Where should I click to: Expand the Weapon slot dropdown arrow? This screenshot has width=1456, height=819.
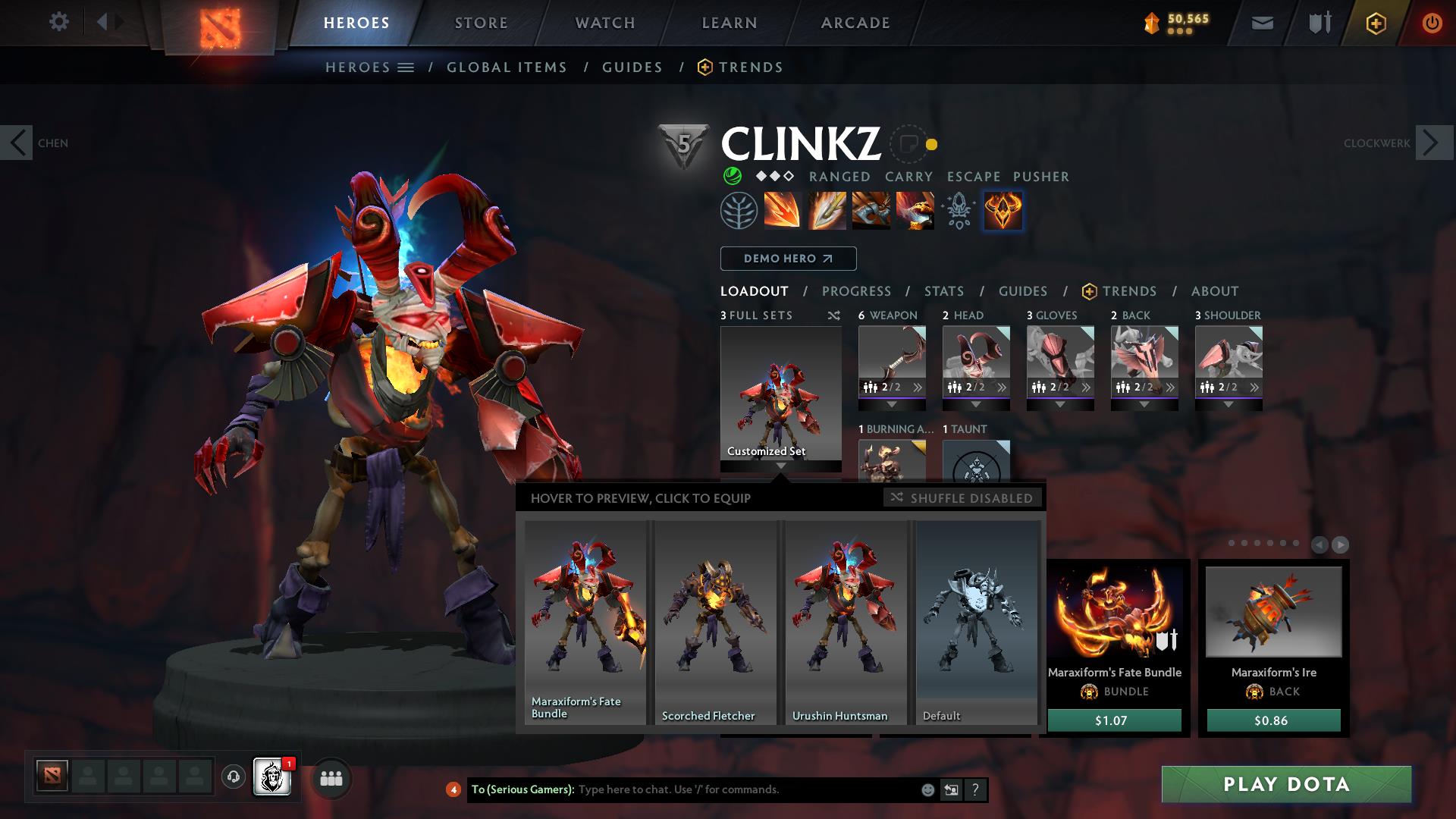point(893,403)
